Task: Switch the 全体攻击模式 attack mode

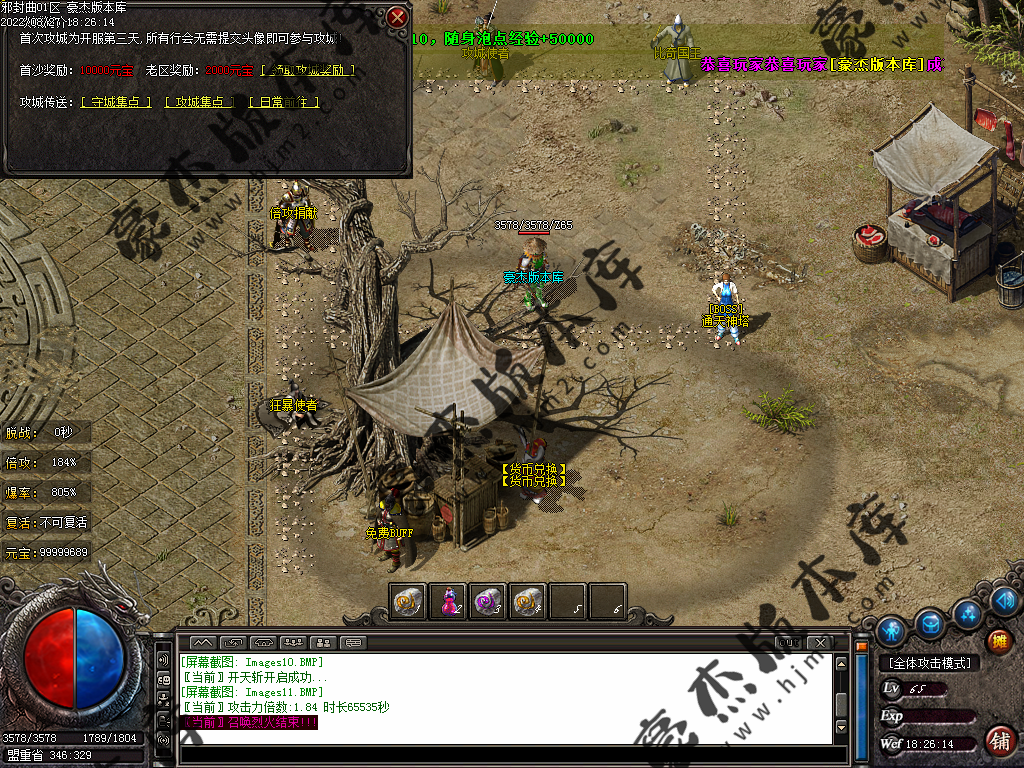Action: point(929,663)
